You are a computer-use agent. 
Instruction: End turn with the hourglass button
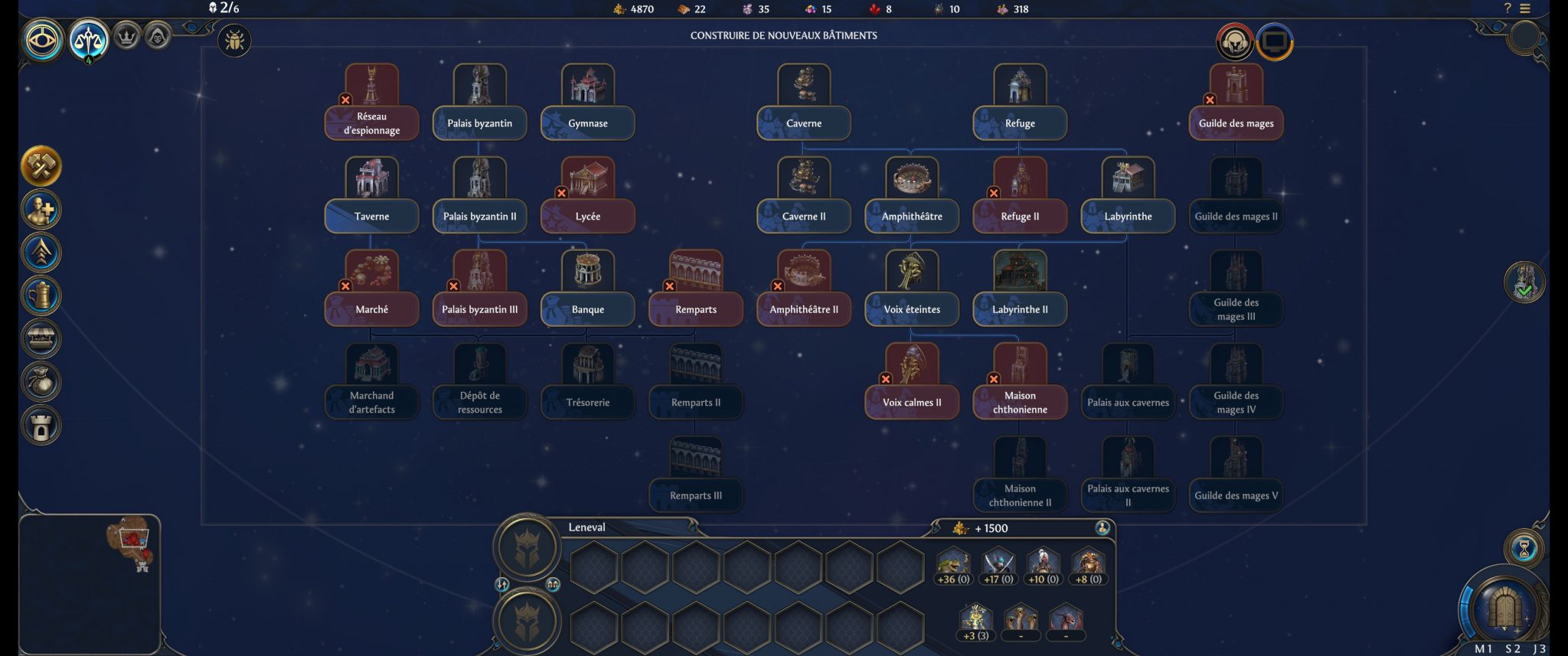[x=1524, y=548]
